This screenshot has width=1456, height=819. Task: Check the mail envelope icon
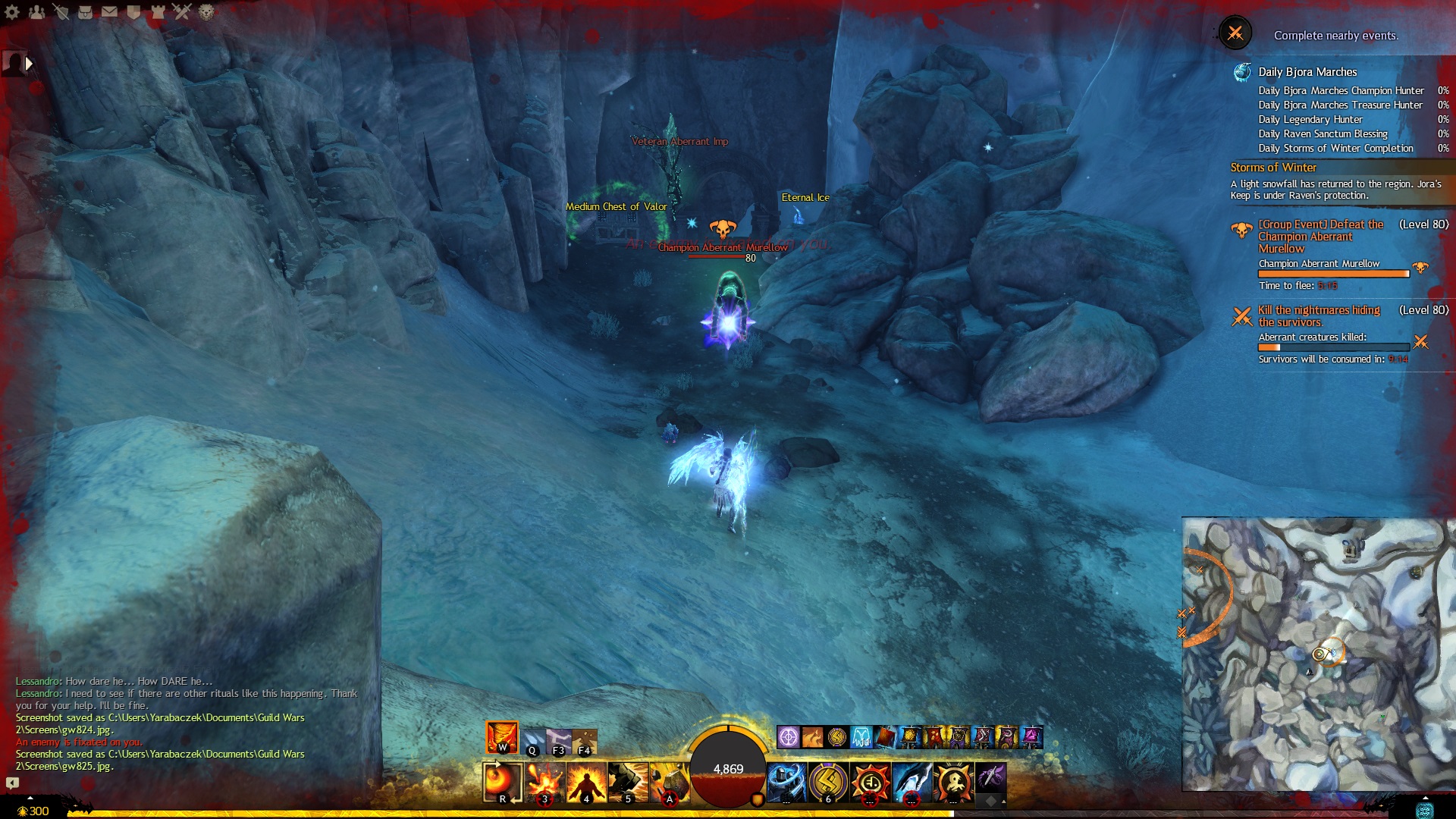pos(109,12)
